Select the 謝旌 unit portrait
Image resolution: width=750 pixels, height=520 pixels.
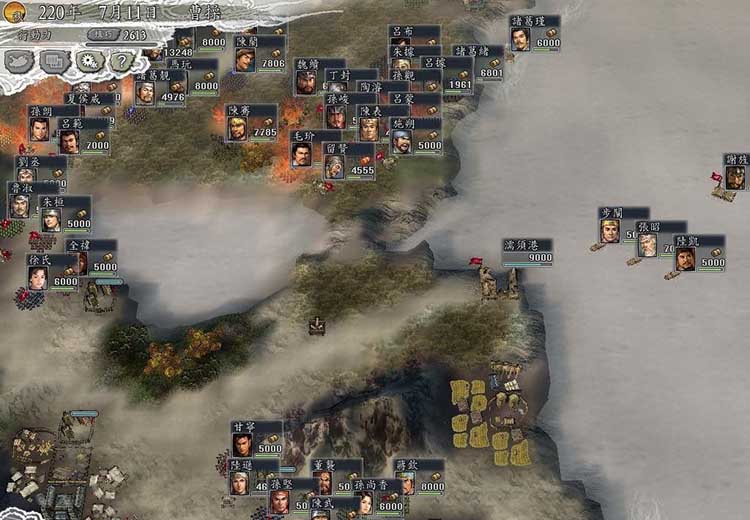pos(736,177)
